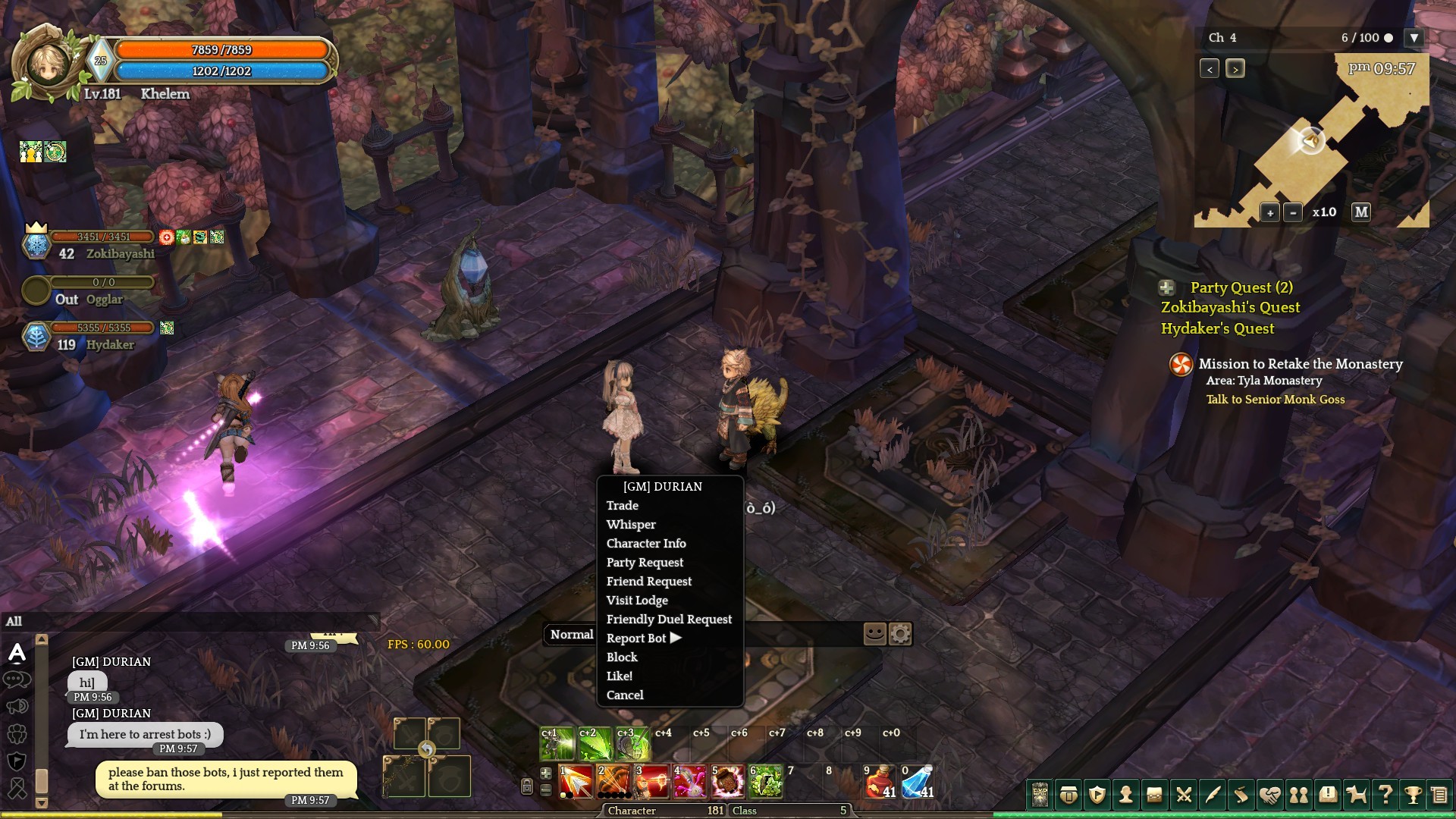The width and height of the screenshot is (1456, 819).
Task: Send a Party Request from the menu
Action: tap(645, 563)
